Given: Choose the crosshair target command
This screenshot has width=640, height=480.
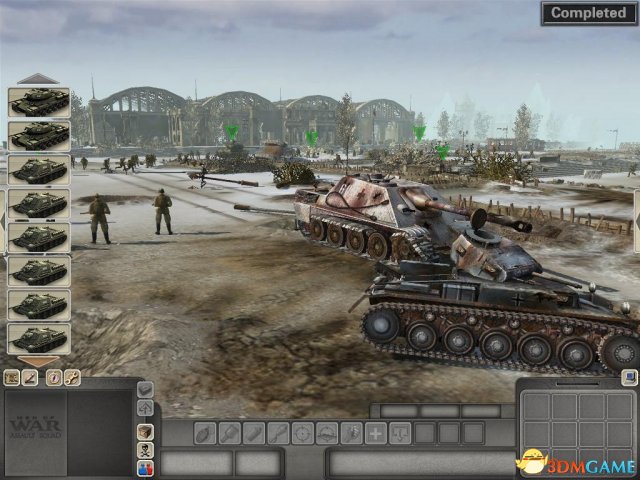Looking at the screenshot, I should click(x=302, y=433).
